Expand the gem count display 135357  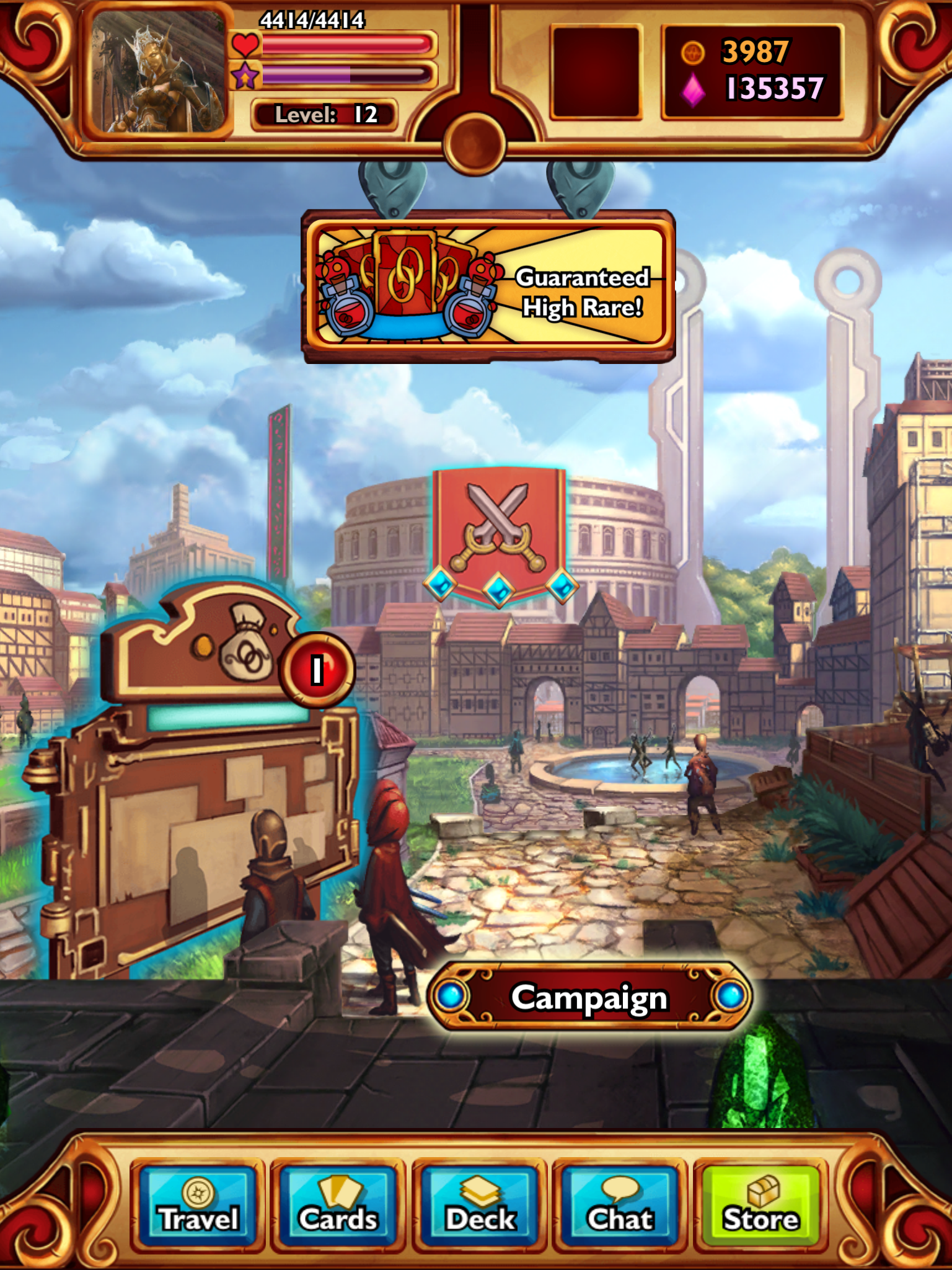coord(769,90)
